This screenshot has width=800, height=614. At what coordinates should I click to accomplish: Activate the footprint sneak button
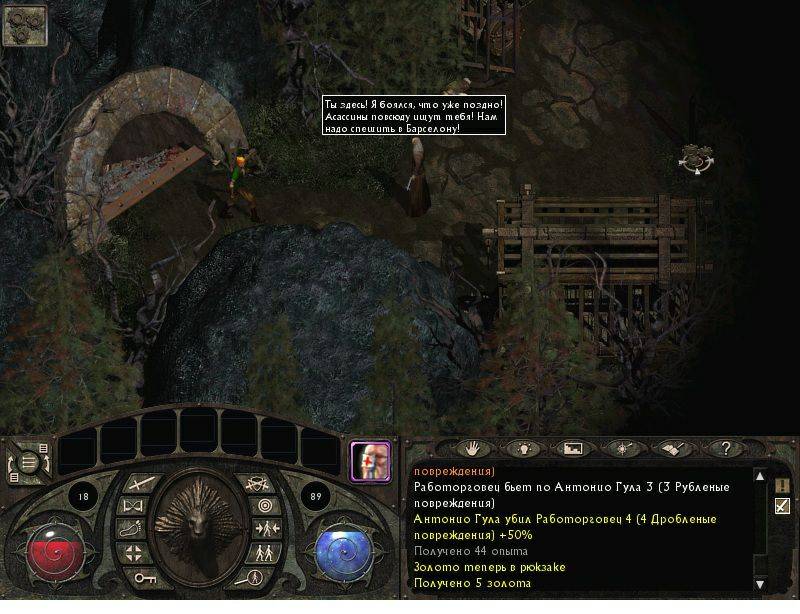point(130,529)
